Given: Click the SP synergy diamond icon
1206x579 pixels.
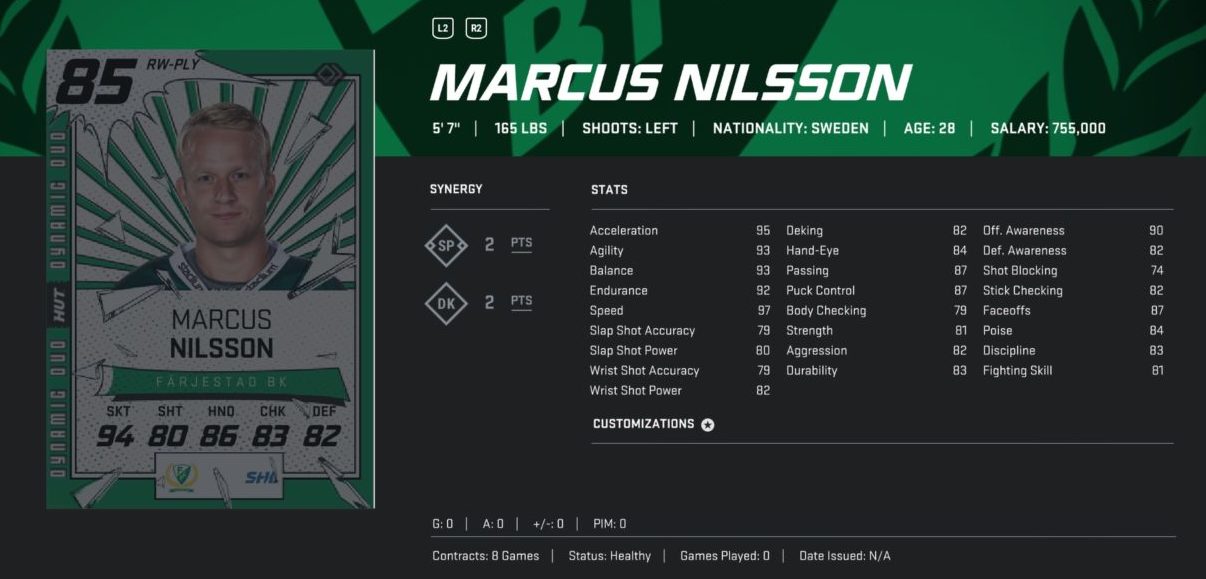Looking at the screenshot, I should pos(446,245).
